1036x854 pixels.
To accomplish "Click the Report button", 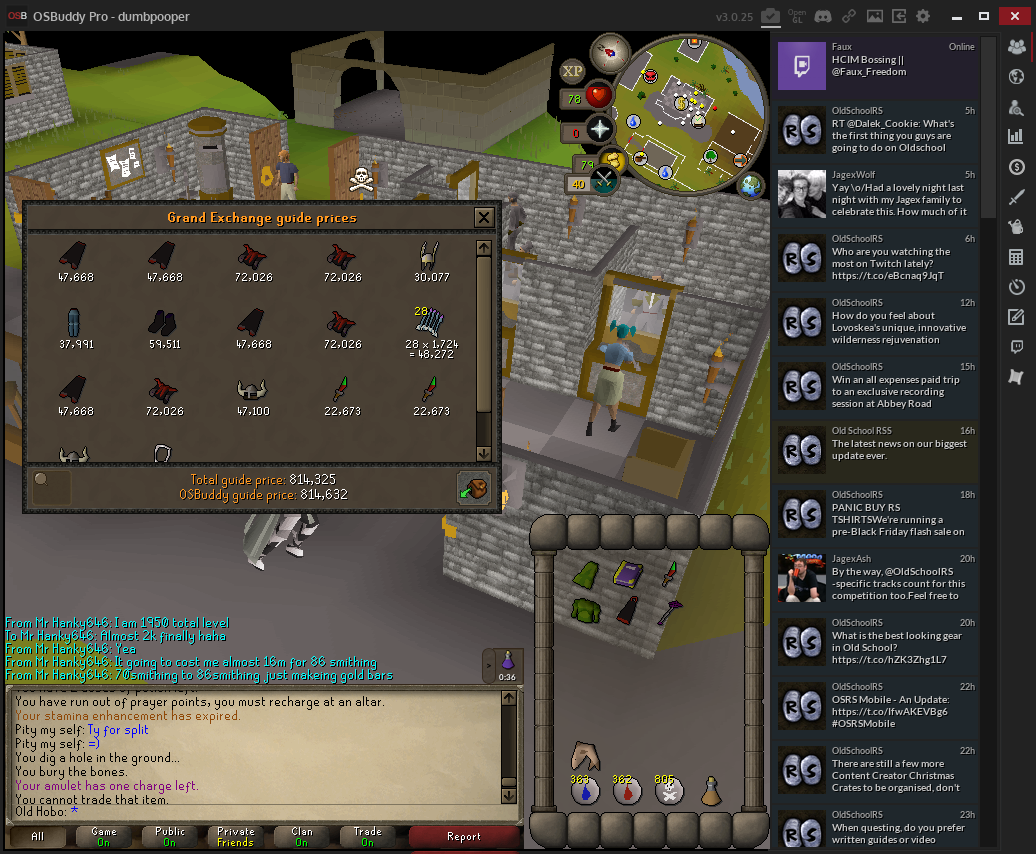I will click(464, 836).
